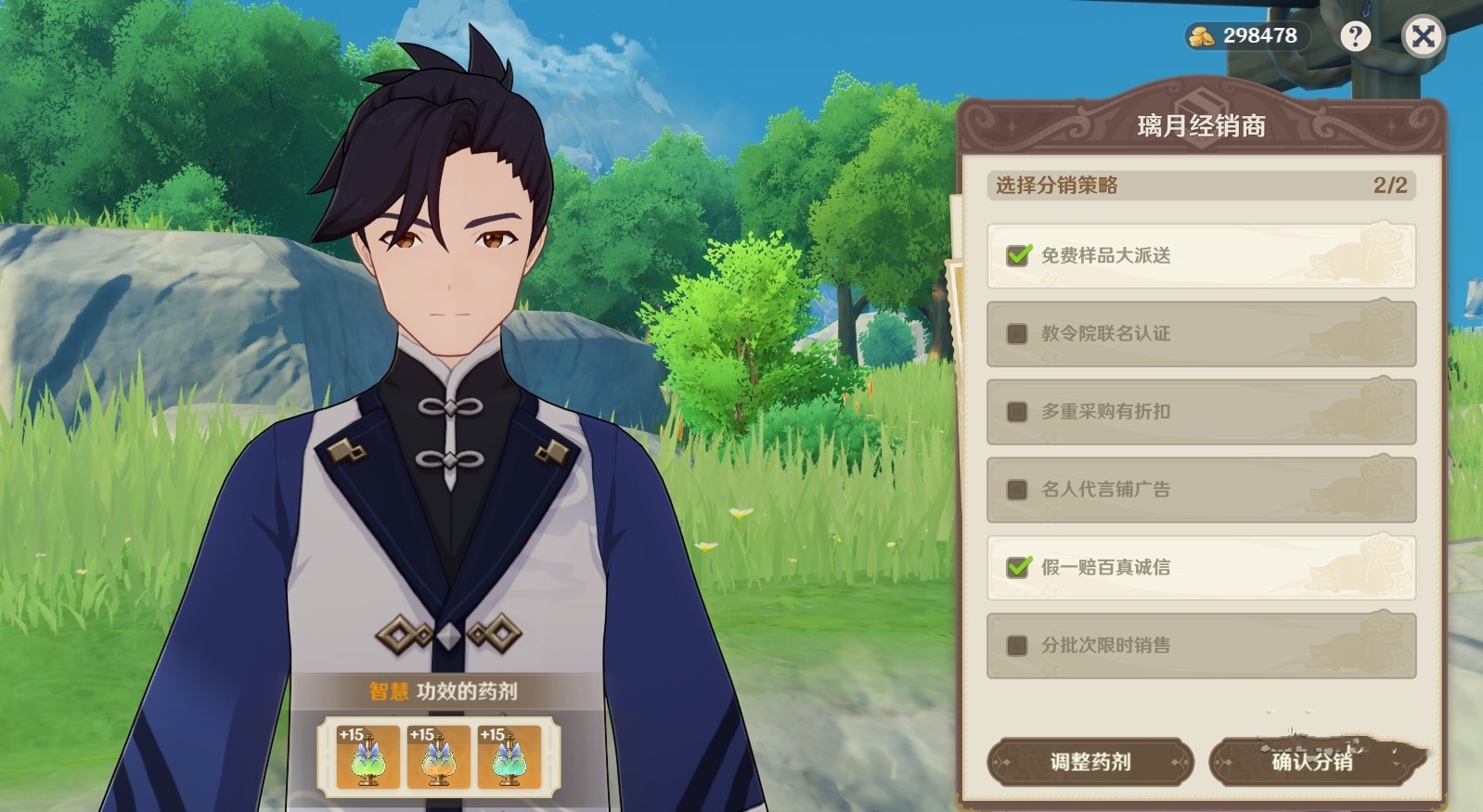This screenshot has height=812, width=1483.
Task: Enable the 教令院联名认证 strategy
Action: (1016, 333)
